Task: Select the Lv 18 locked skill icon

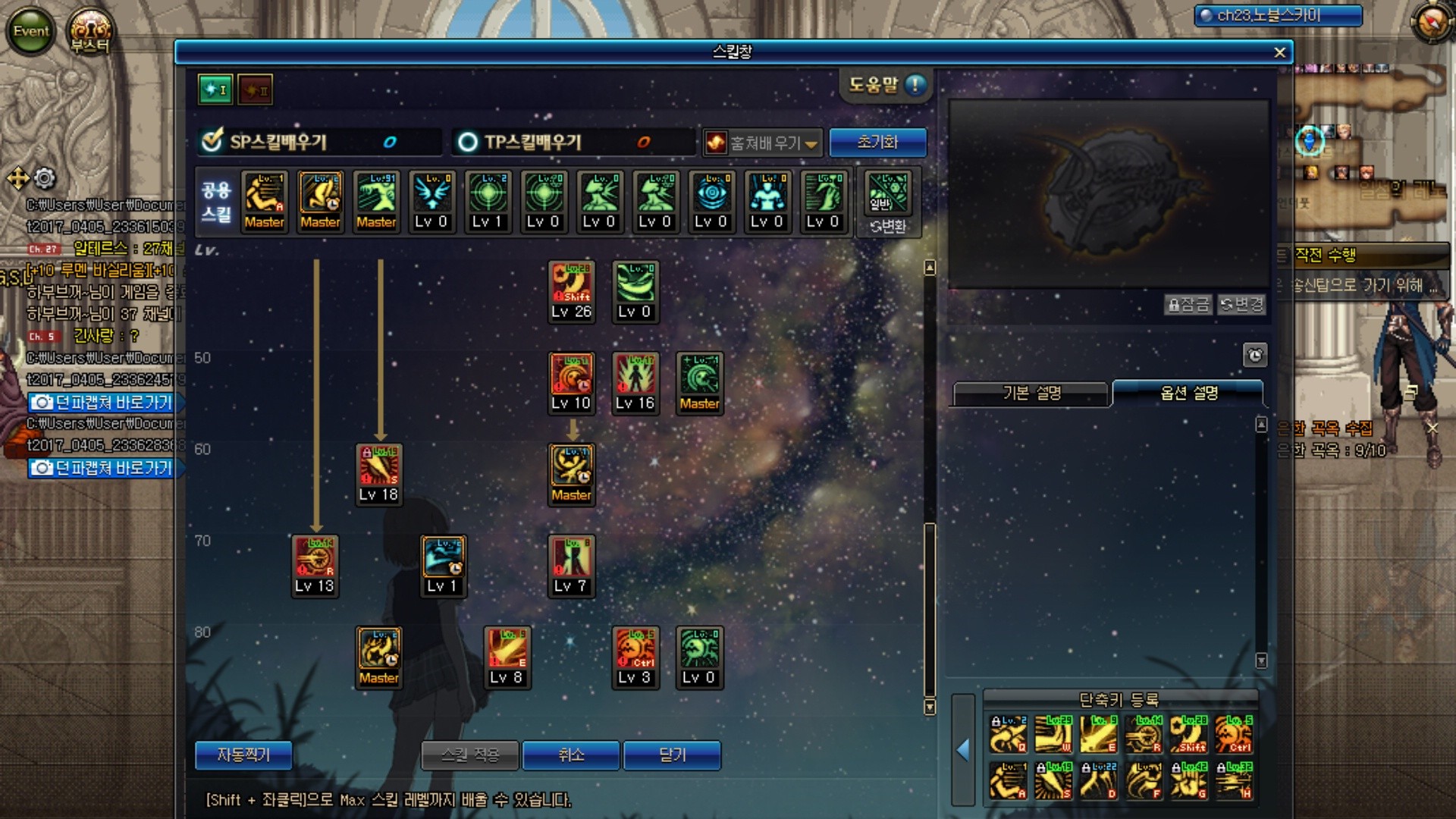Action: (378, 474)
